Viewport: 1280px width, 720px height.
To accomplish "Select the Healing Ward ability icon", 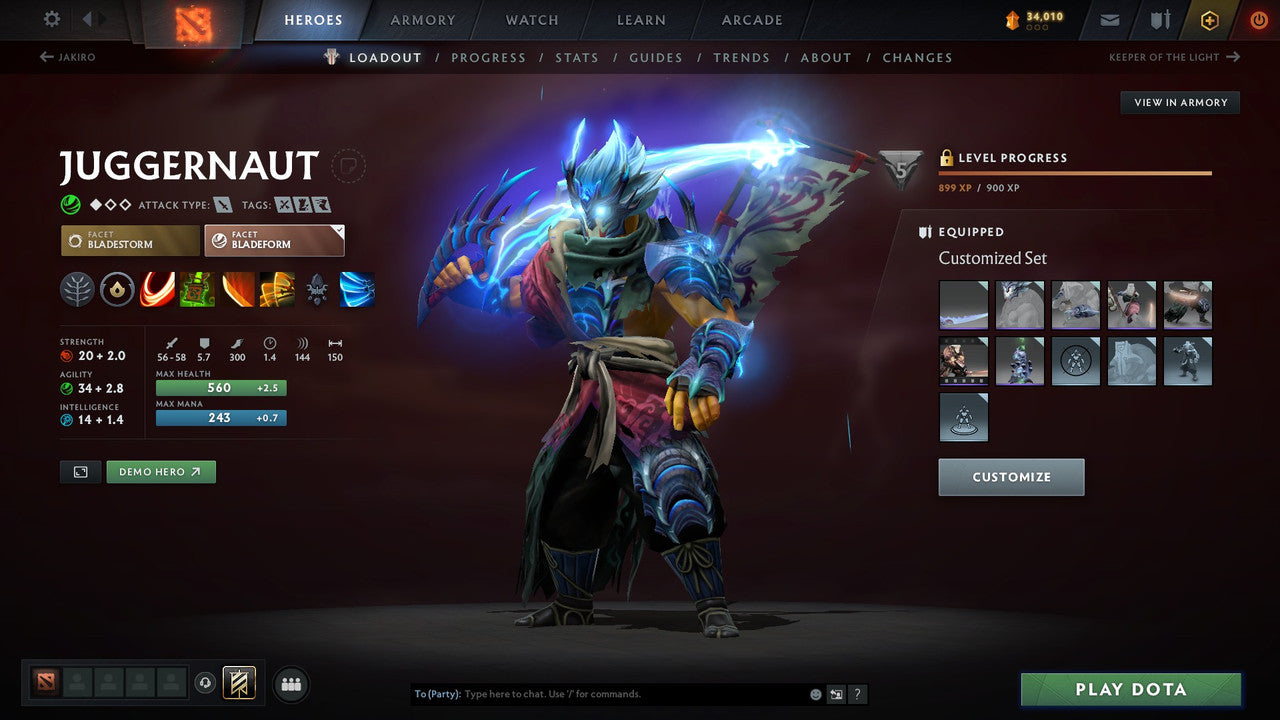I will (x=197, y=290).
